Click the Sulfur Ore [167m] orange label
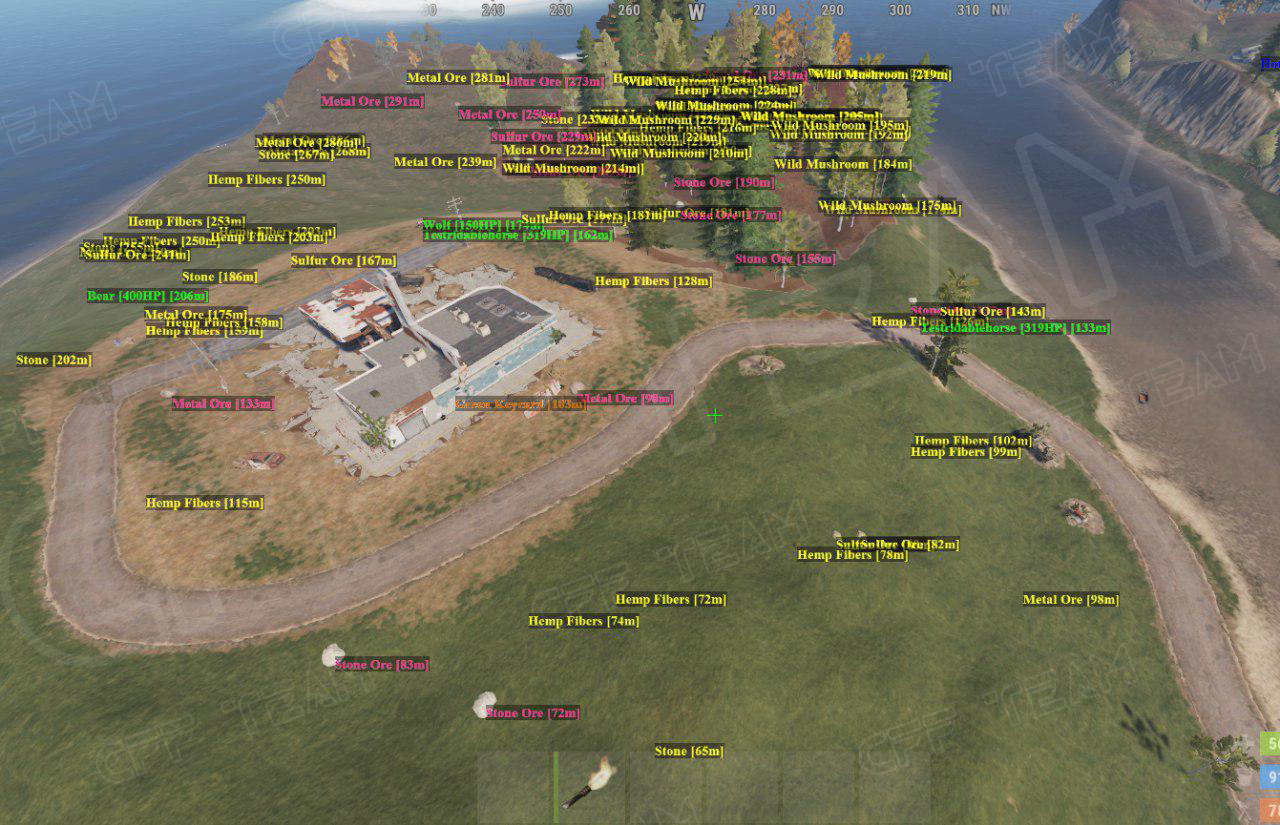Viewport: 1280px width, 825px height. point(343,260)
